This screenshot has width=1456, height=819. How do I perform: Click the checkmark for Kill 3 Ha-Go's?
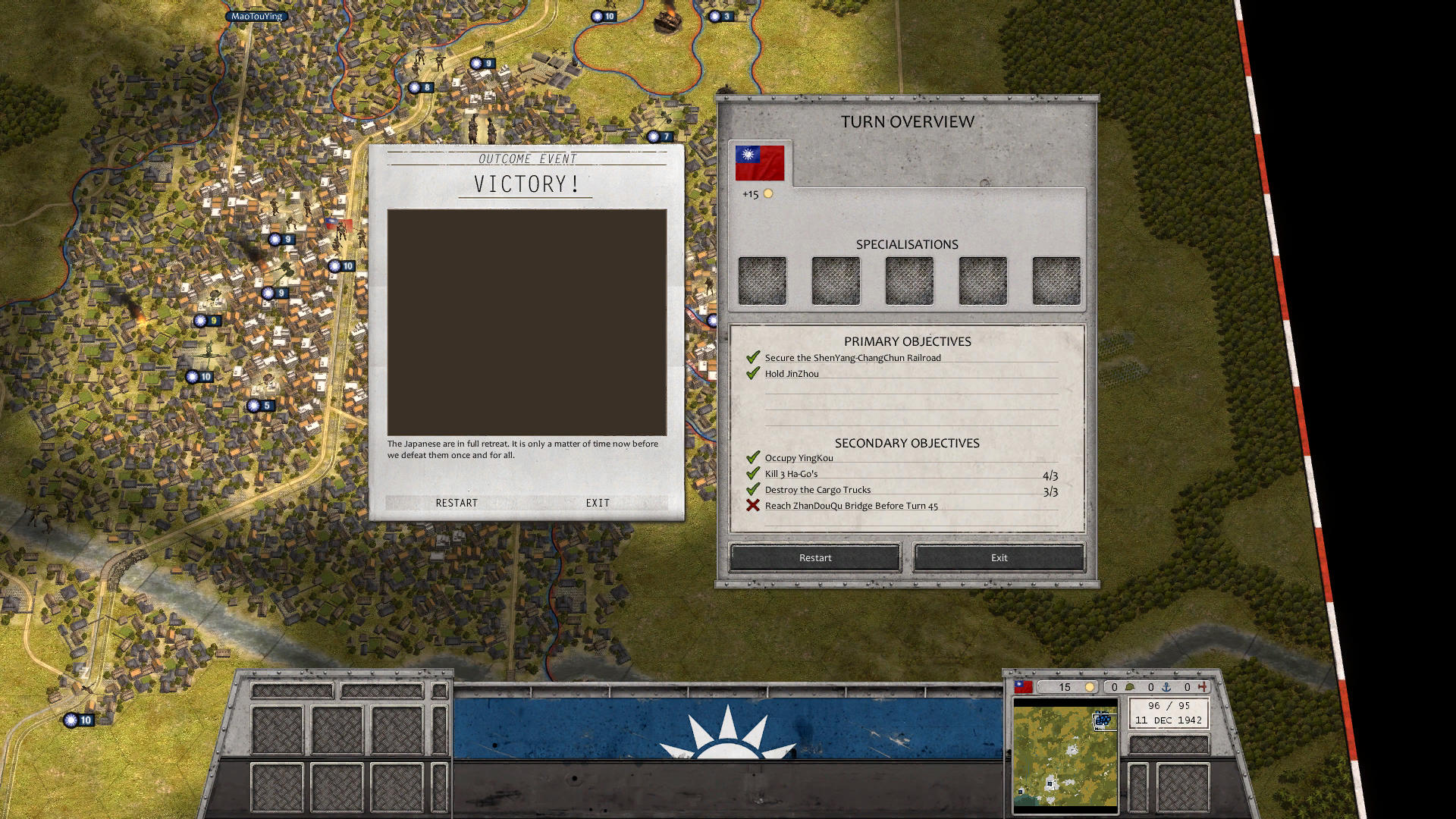coord(753,473)
